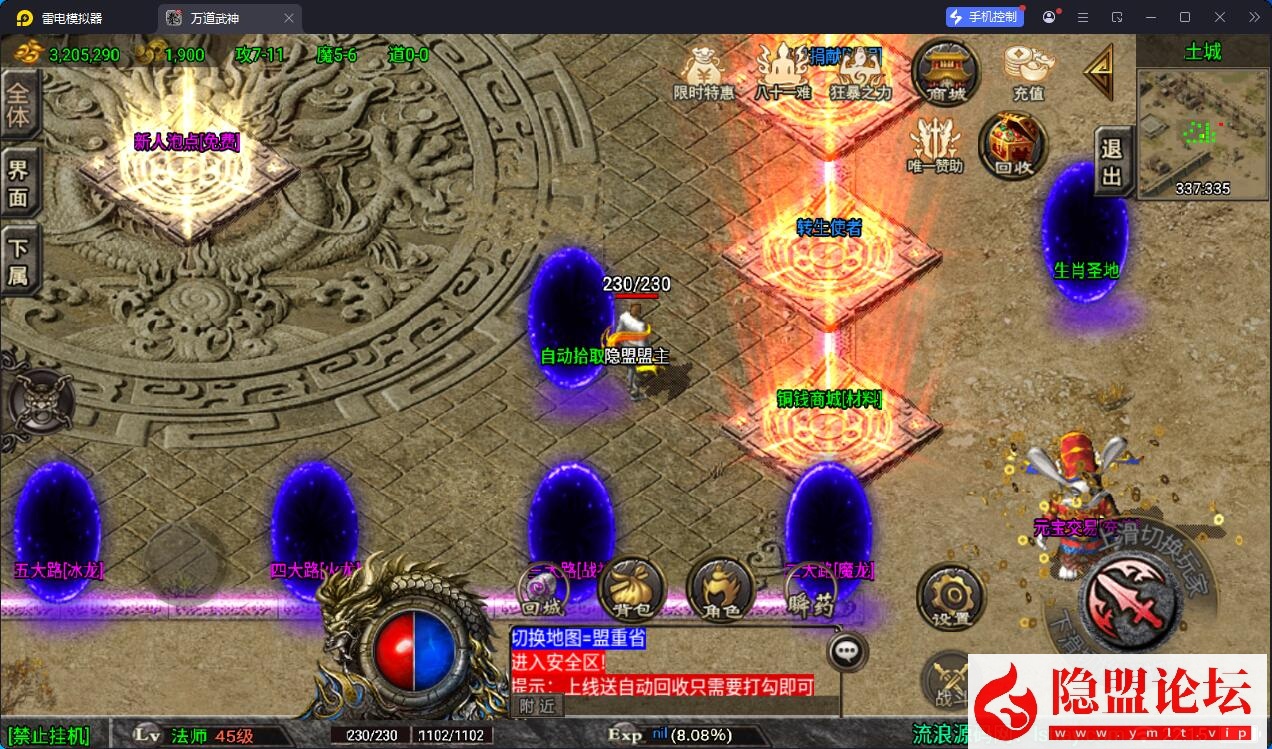The height and width of the screenshot is (749, 1272).
Task: Open the 商城 shop icon
Action: pos(945,69)
